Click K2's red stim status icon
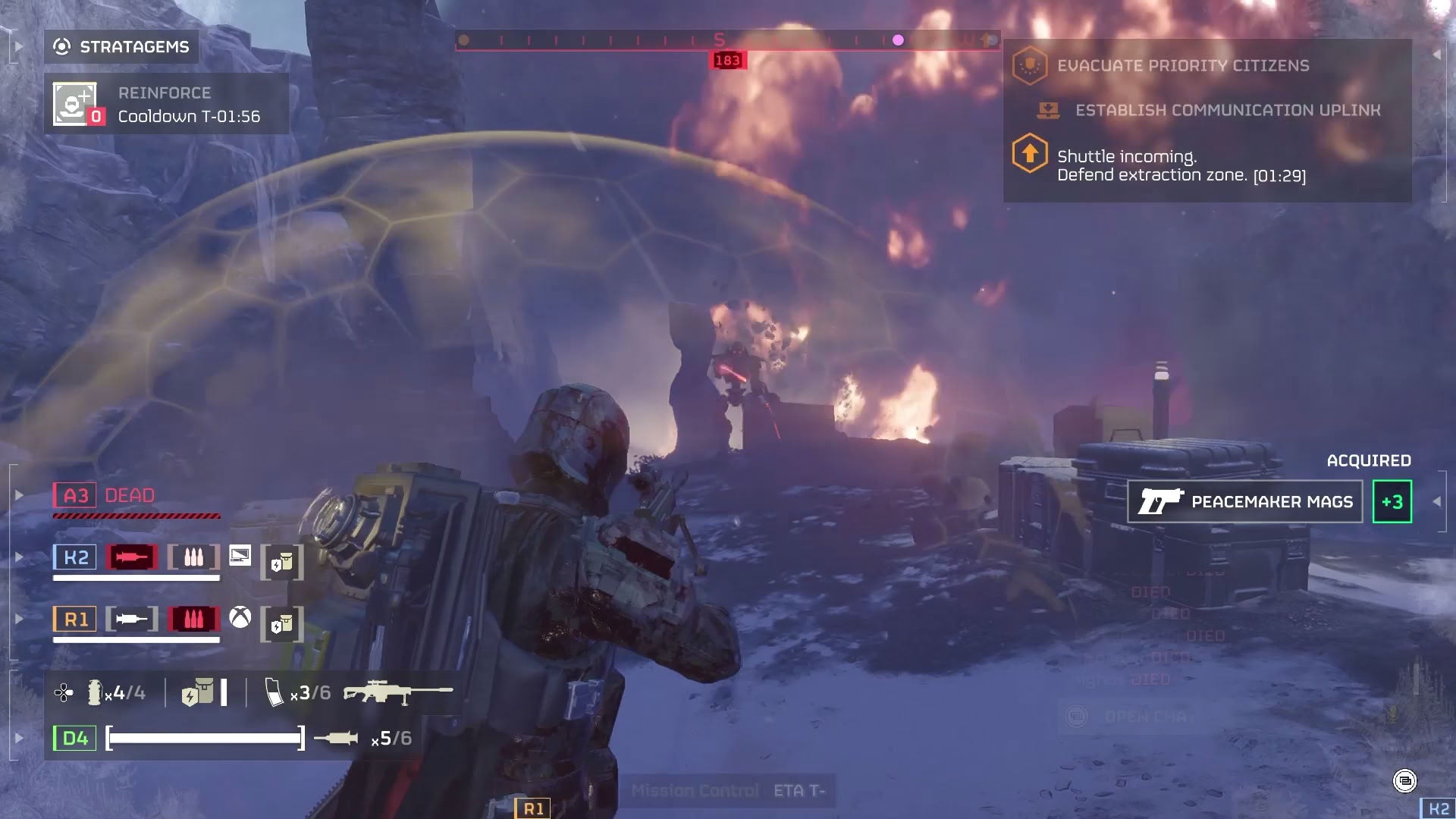1456x819 pixels. [x=132, y=557]
